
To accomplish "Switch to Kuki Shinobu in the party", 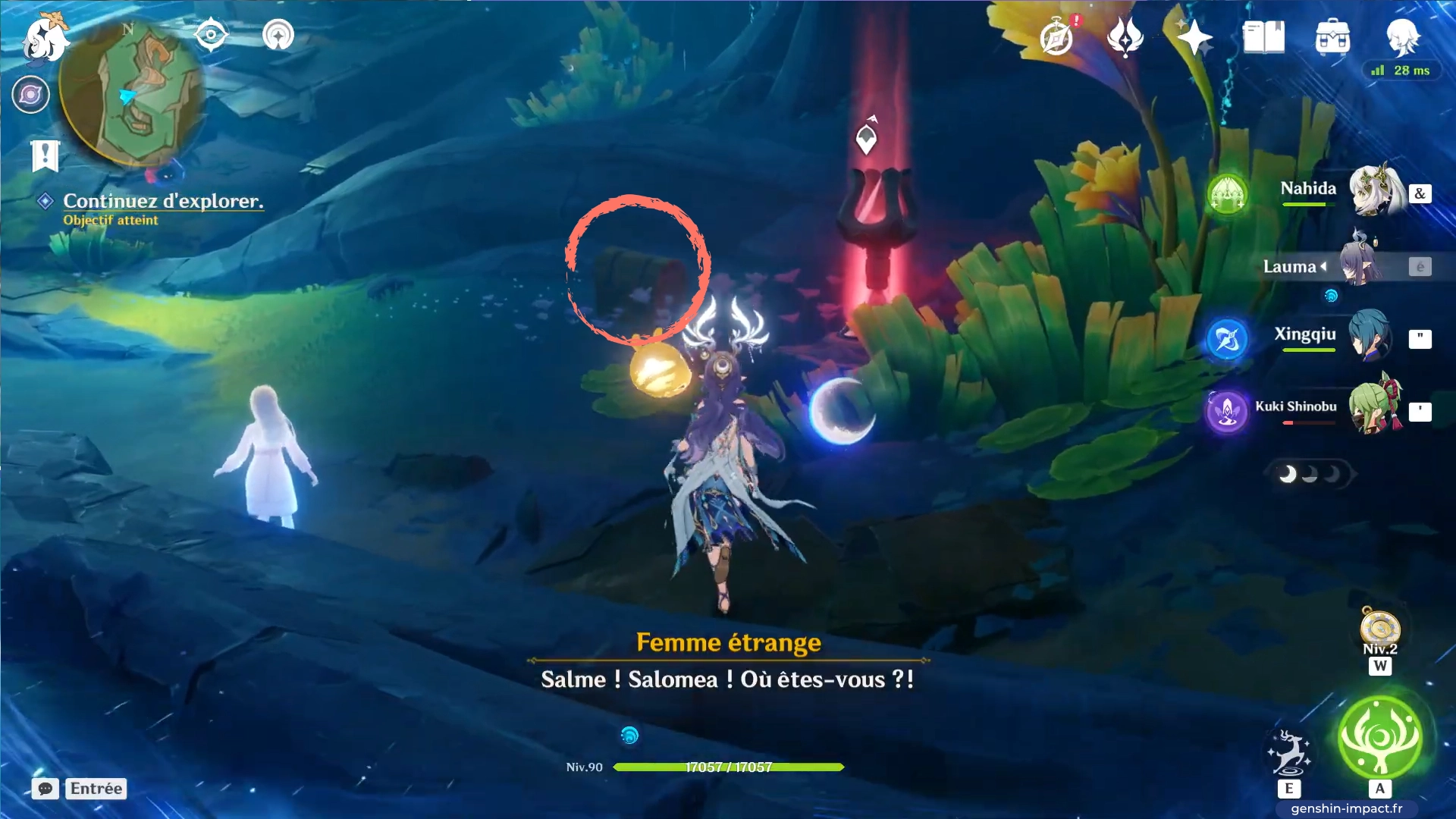I will [1374, 407].
